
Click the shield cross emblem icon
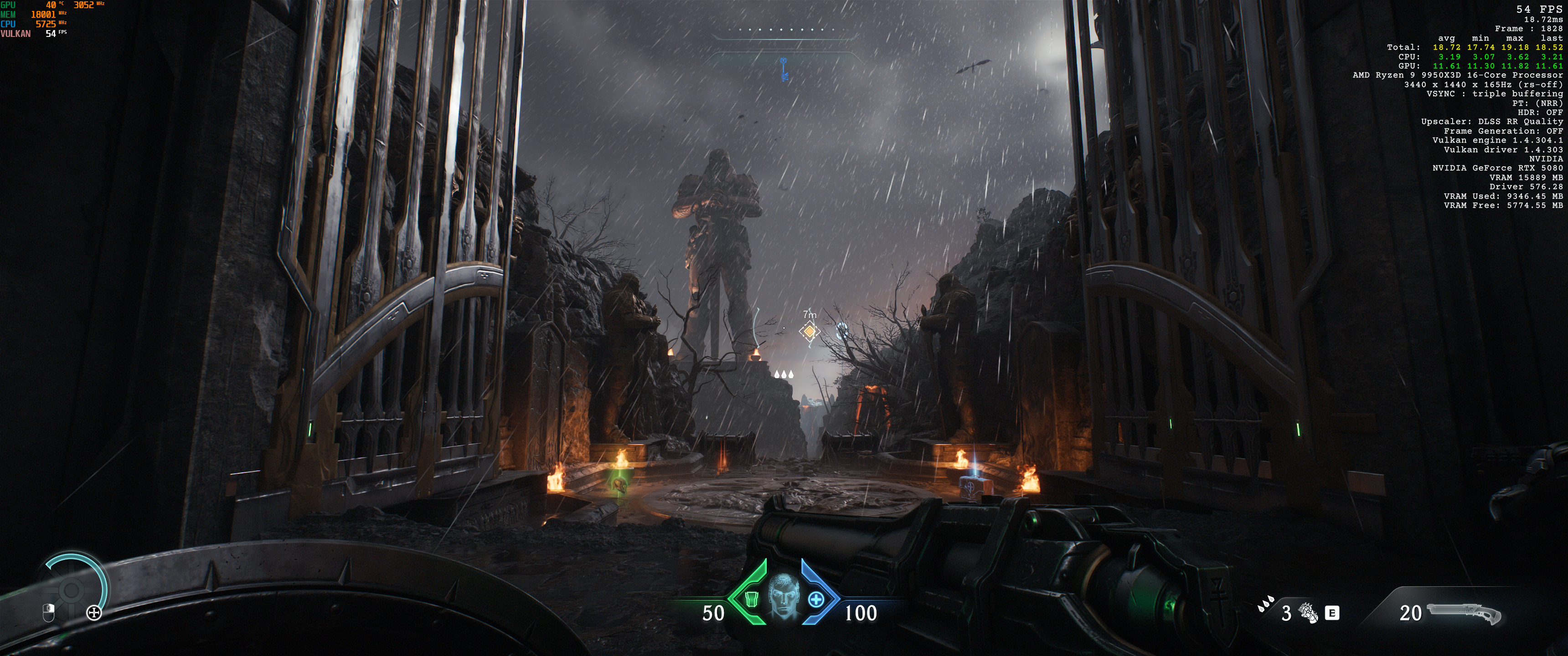tap(94, 613)
